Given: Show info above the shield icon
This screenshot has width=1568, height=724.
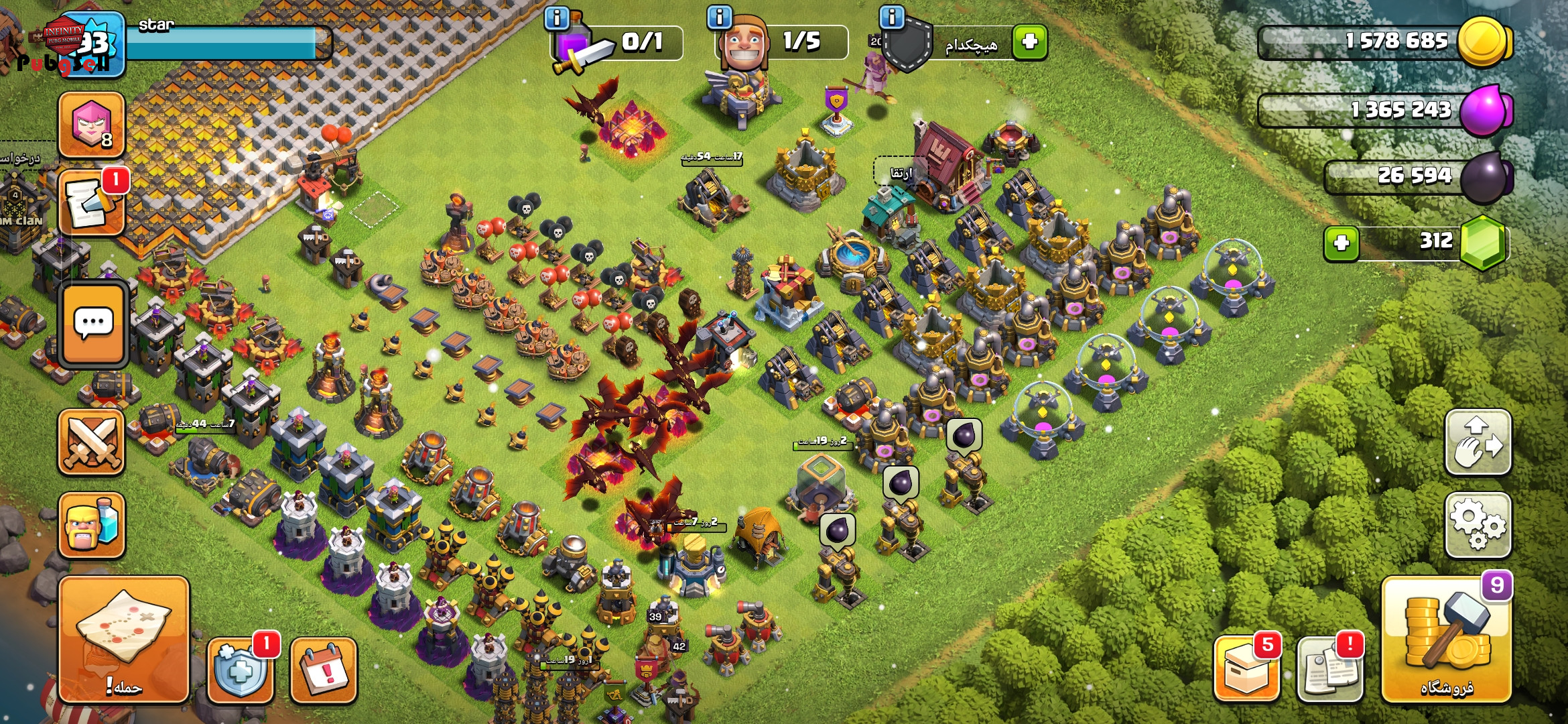Looking at the screenshot, I should [892, 17].
